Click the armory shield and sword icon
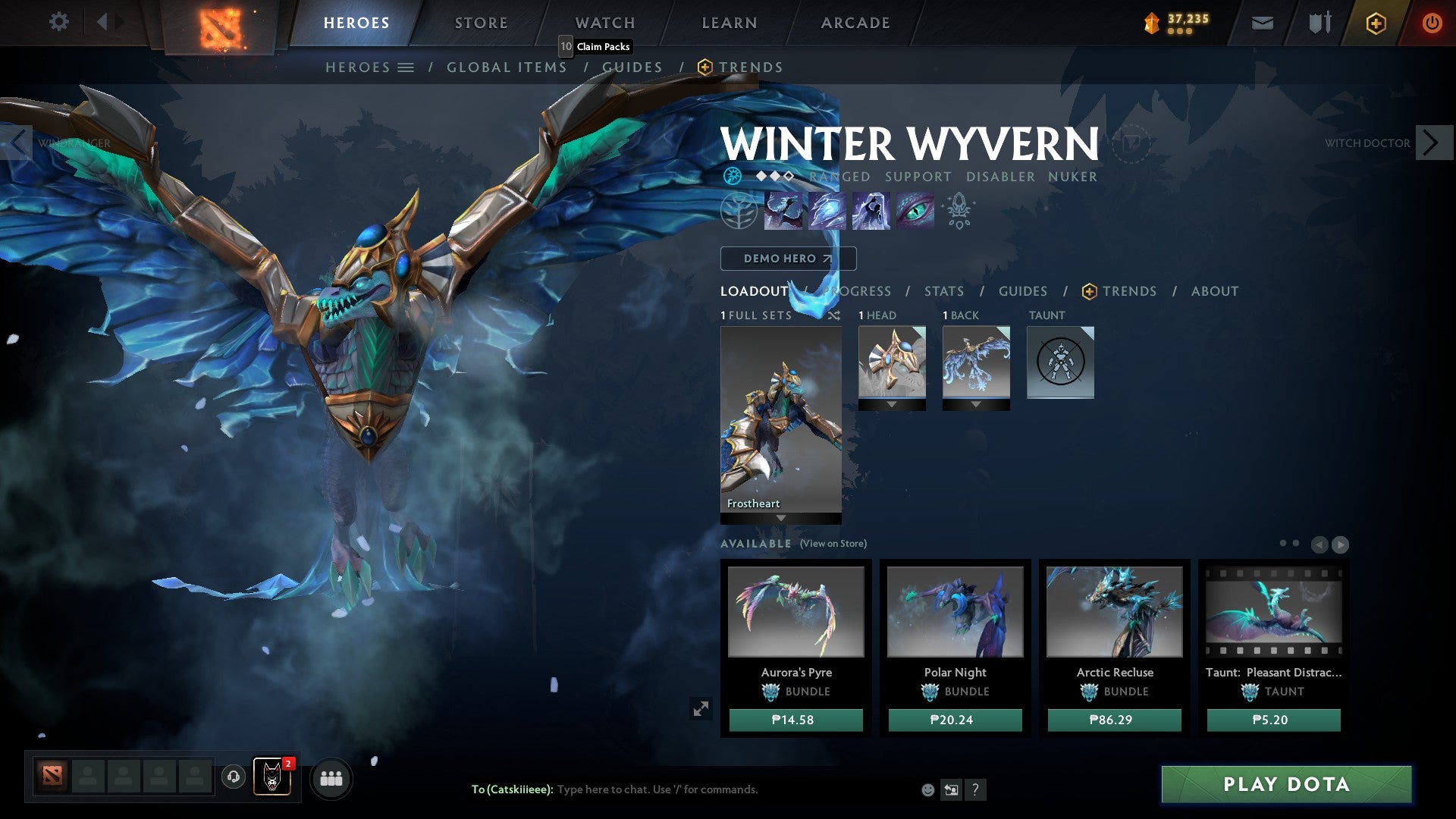1456x819 pixels. click(x=1319, y=23)
